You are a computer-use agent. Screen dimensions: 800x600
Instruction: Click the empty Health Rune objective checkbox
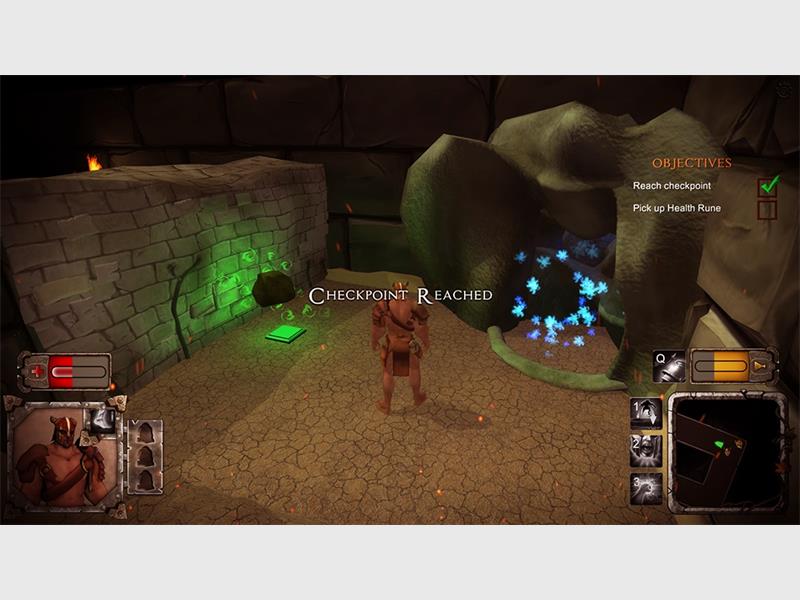768,209
